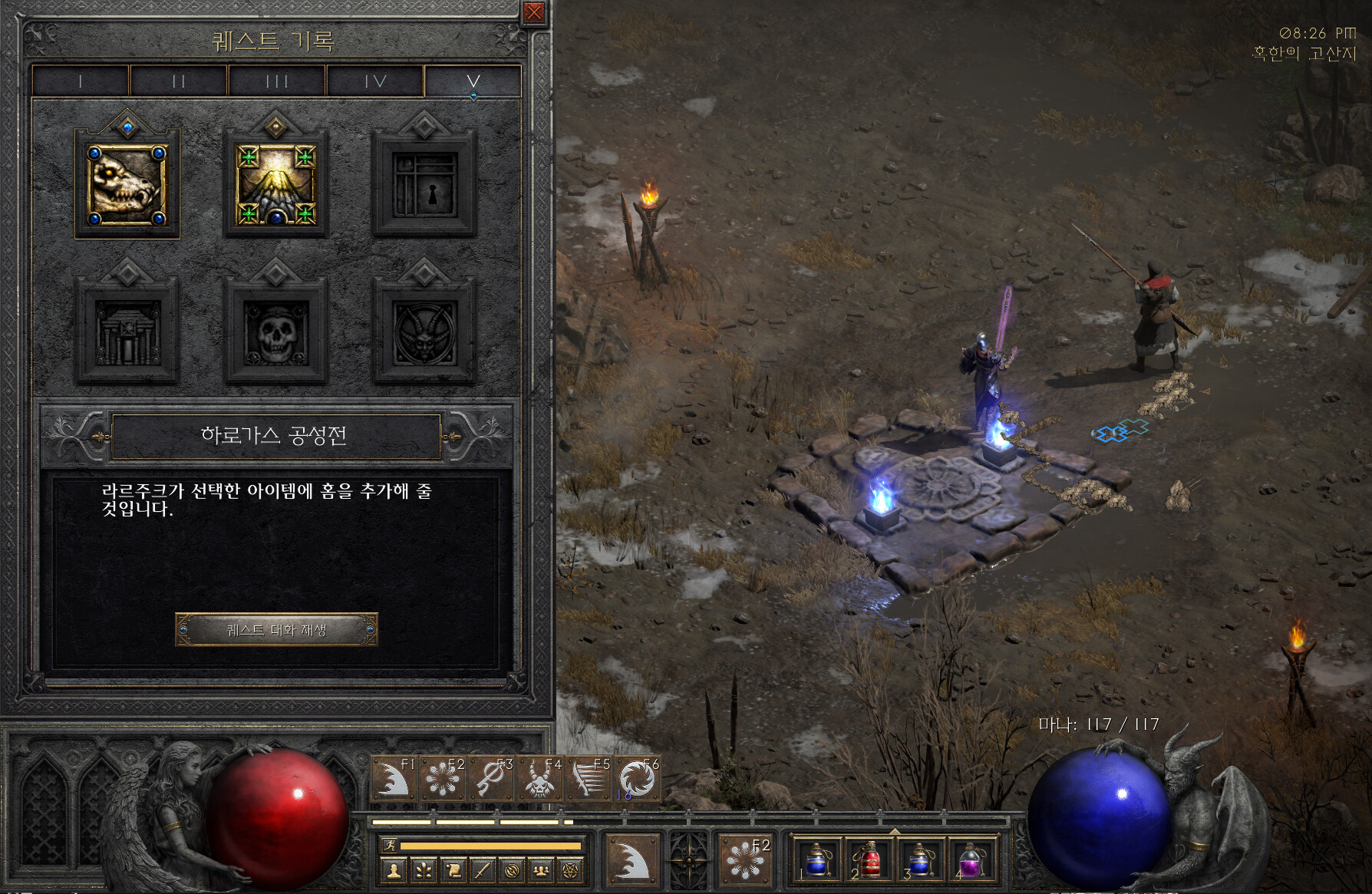Screen dimensions: 1372x894
Task: Select the human skull quest icon
Action: coord(276,332)
